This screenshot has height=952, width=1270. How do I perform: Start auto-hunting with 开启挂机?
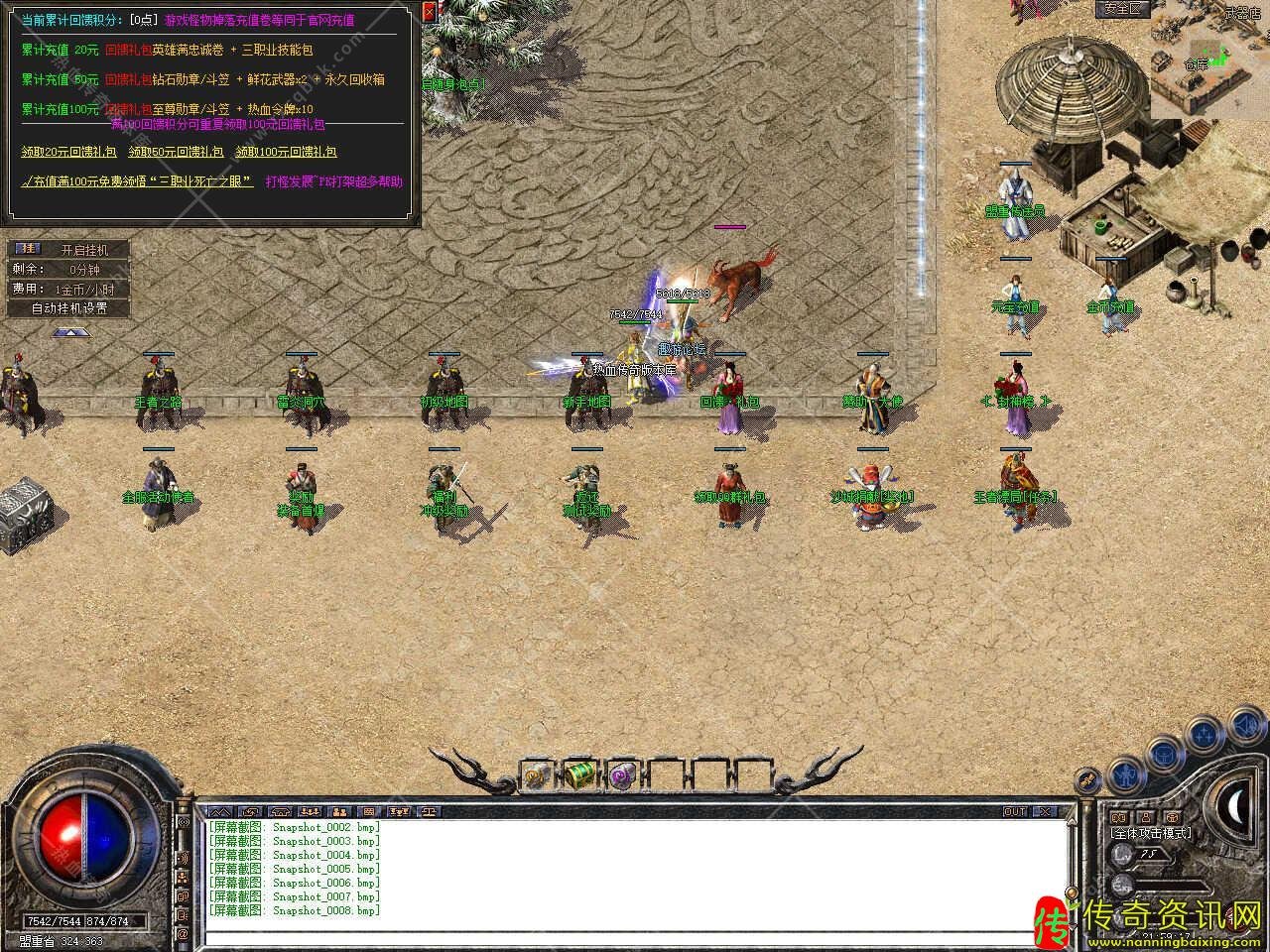click(x=84, y=250)
